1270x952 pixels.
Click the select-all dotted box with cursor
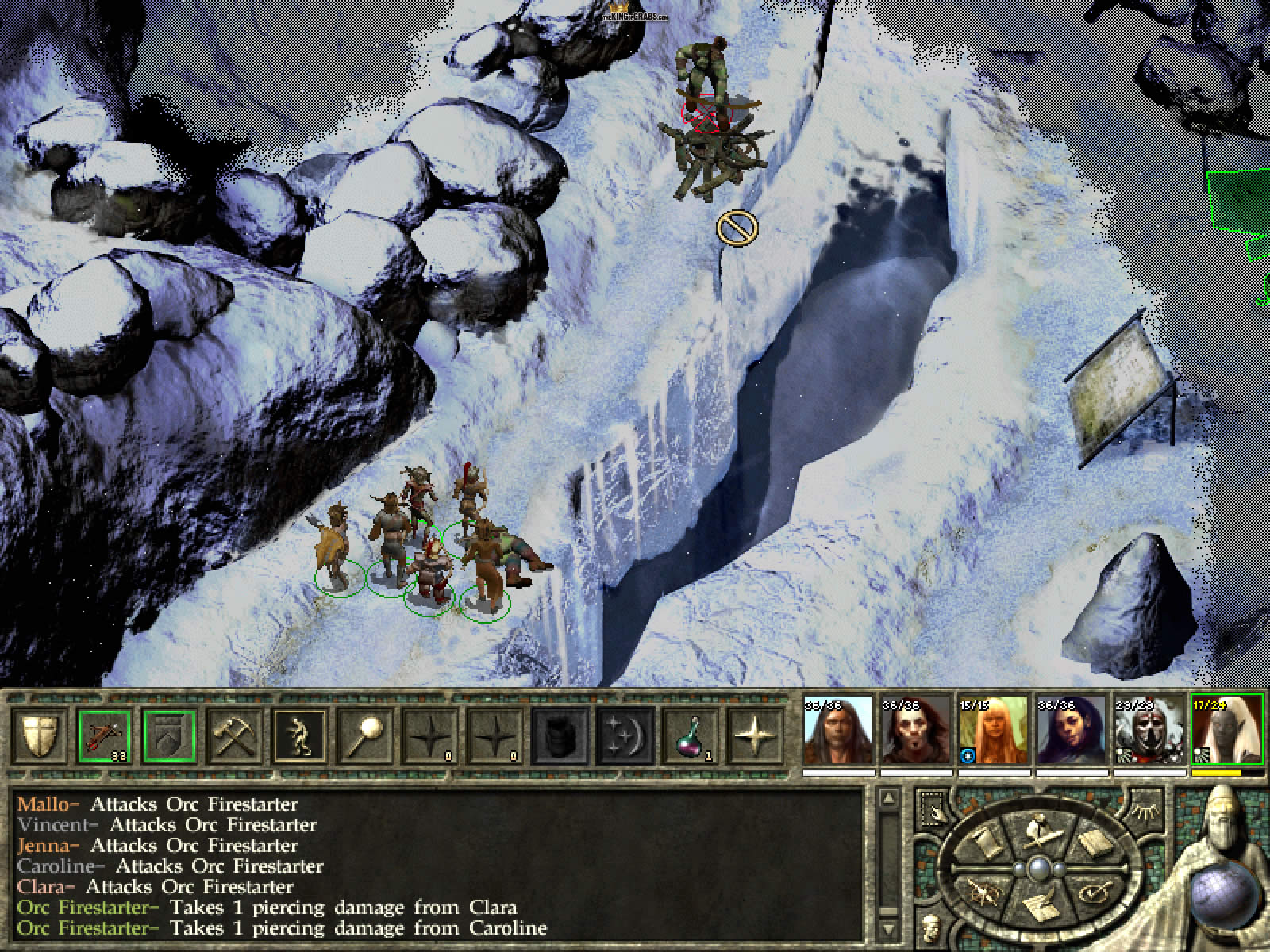(x=933, y=807)
